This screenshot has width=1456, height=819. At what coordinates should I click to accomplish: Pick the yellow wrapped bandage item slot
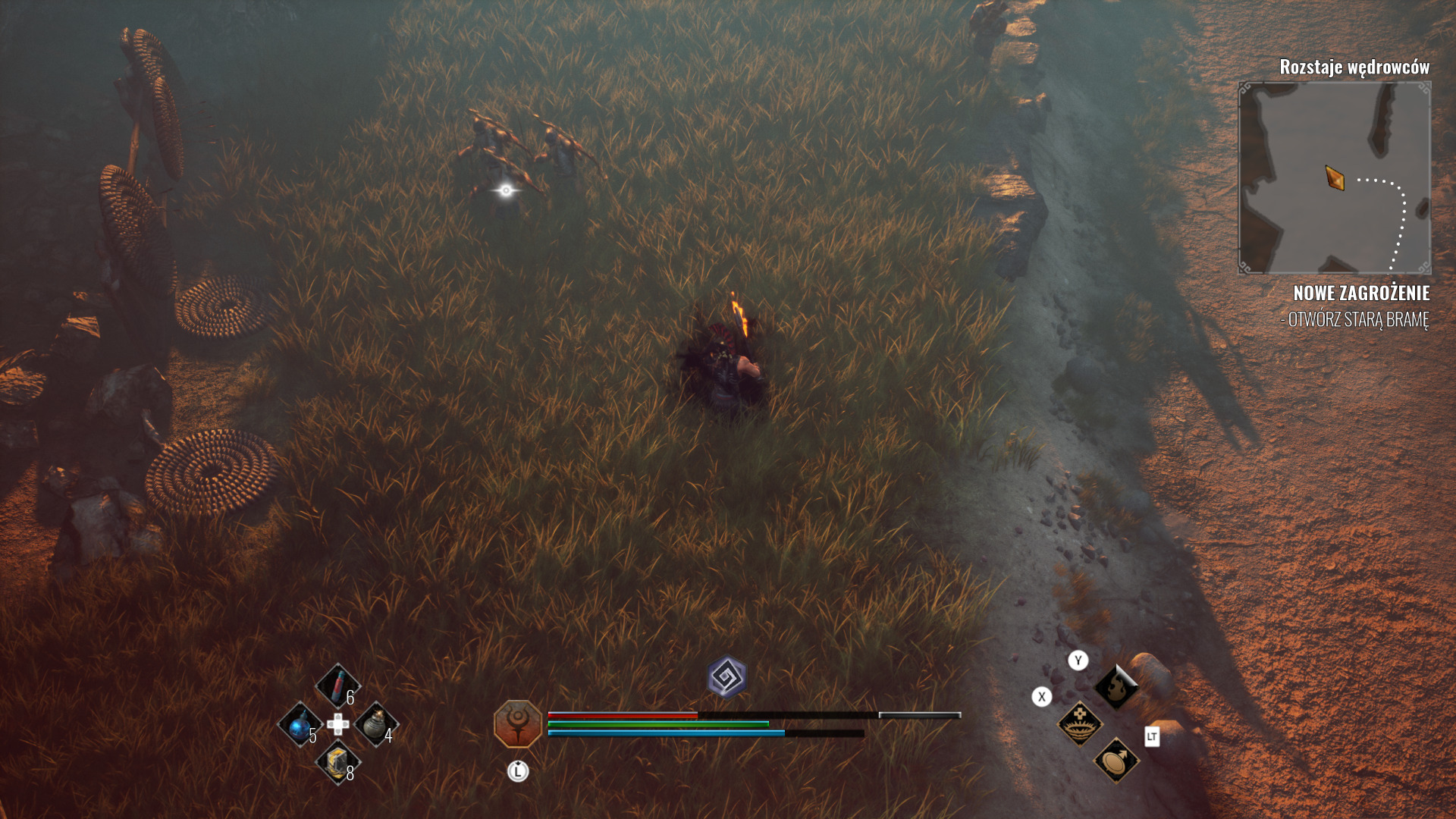337,761
